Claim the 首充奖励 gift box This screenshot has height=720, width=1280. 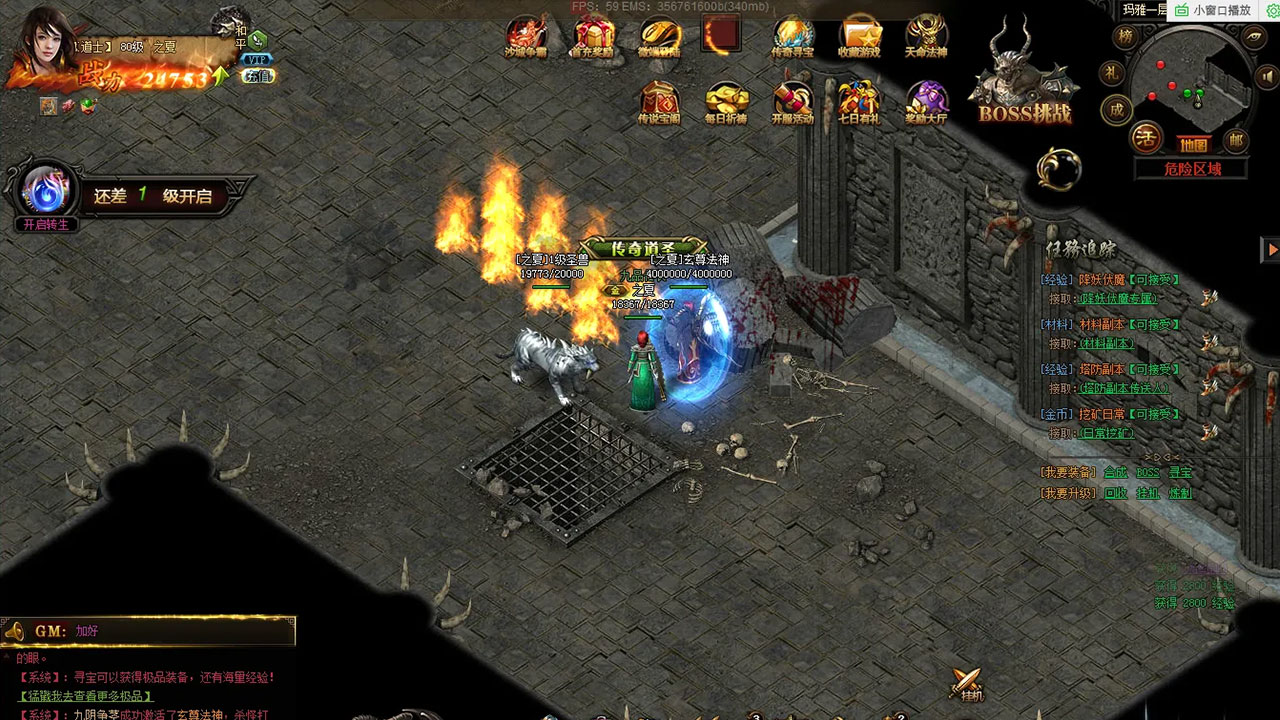[593, 37]
